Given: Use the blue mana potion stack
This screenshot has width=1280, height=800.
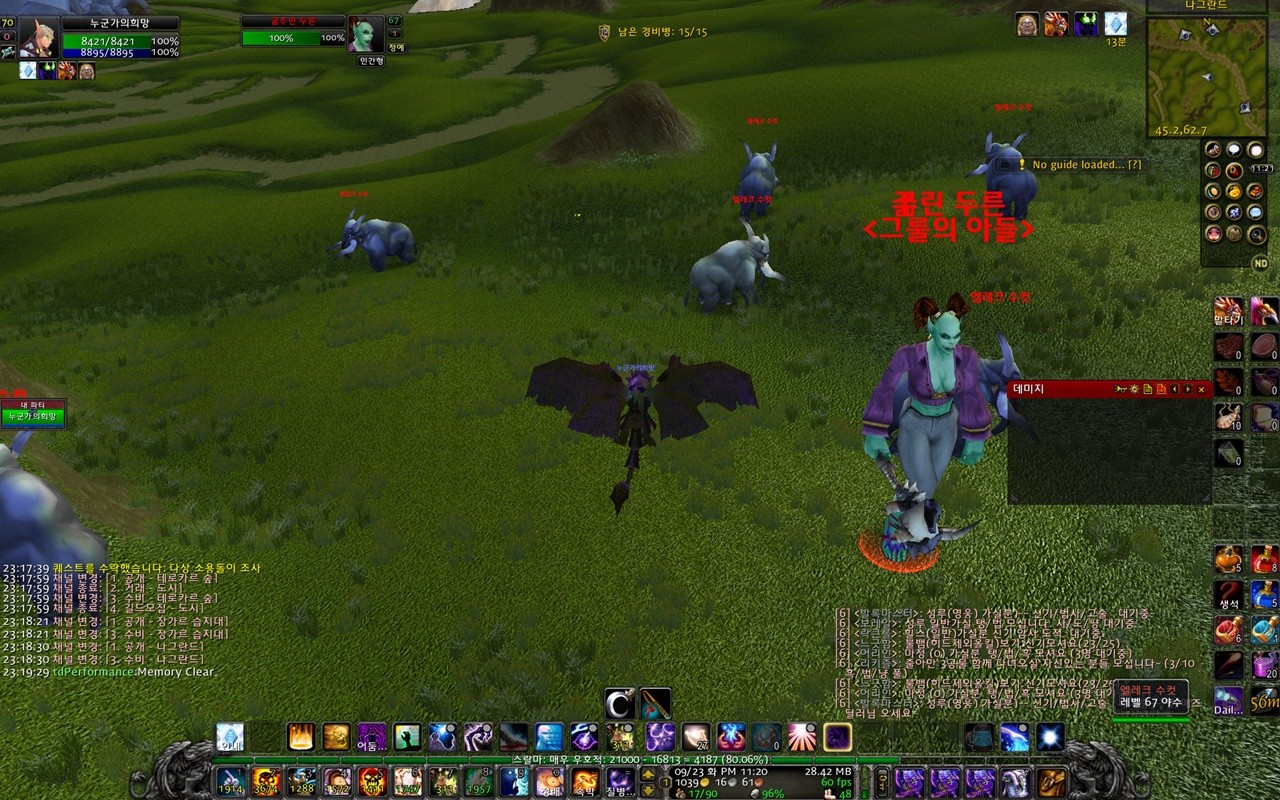Looking at the screenshot, I should pos(1264,595).
